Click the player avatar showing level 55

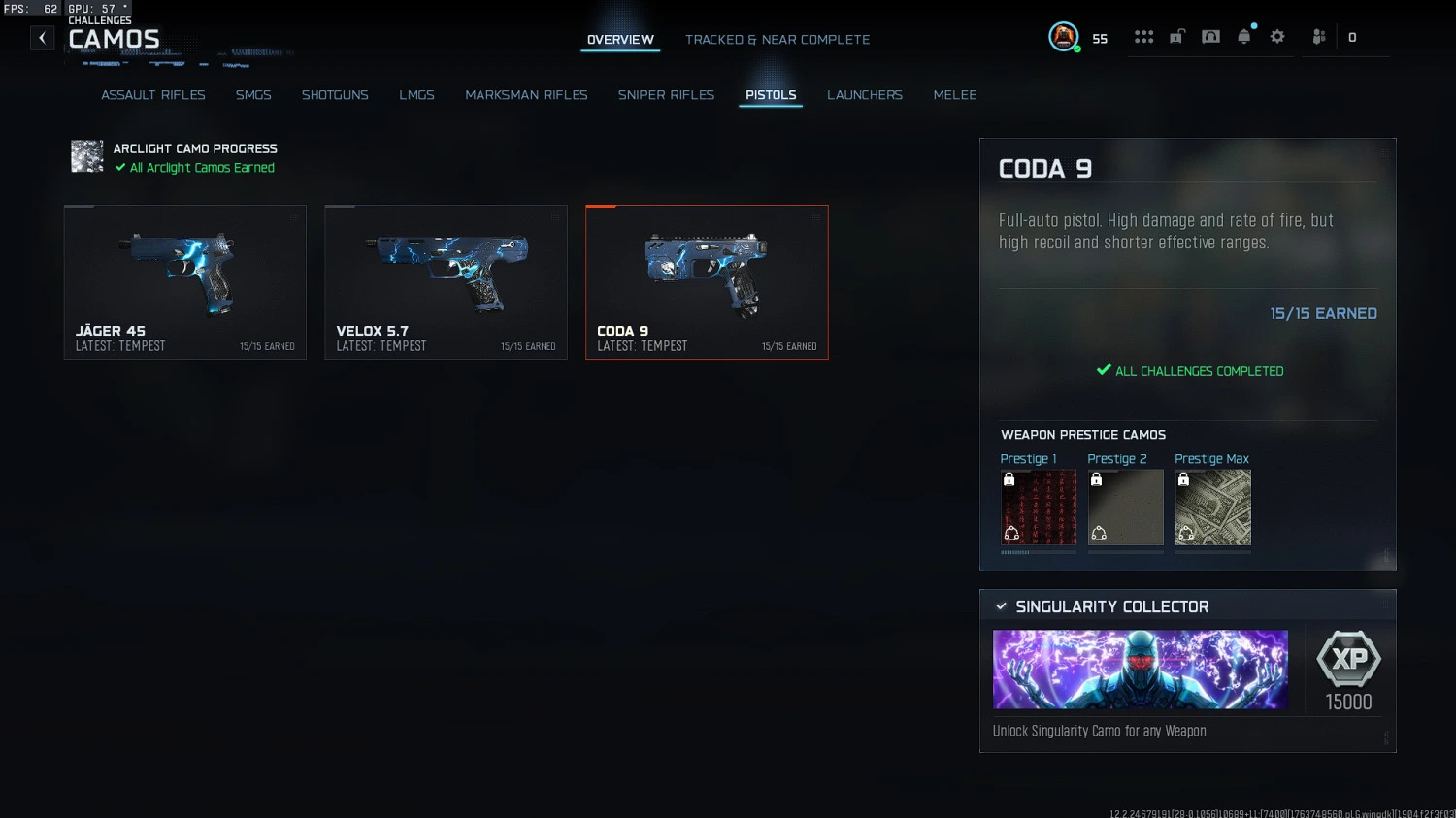pyautogui.click(x=1064, y=38)
